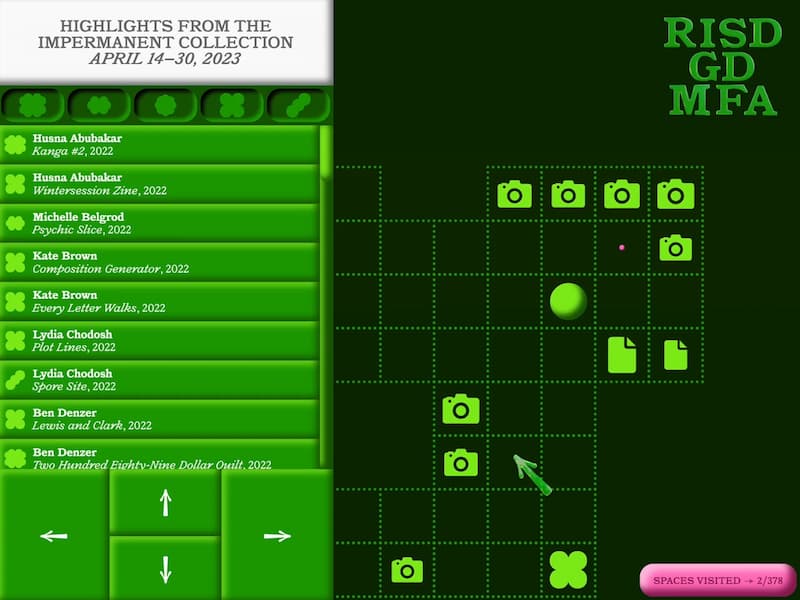Move up with the up arrow button
The image size is (800, 600).
click(x=165, y=502)
